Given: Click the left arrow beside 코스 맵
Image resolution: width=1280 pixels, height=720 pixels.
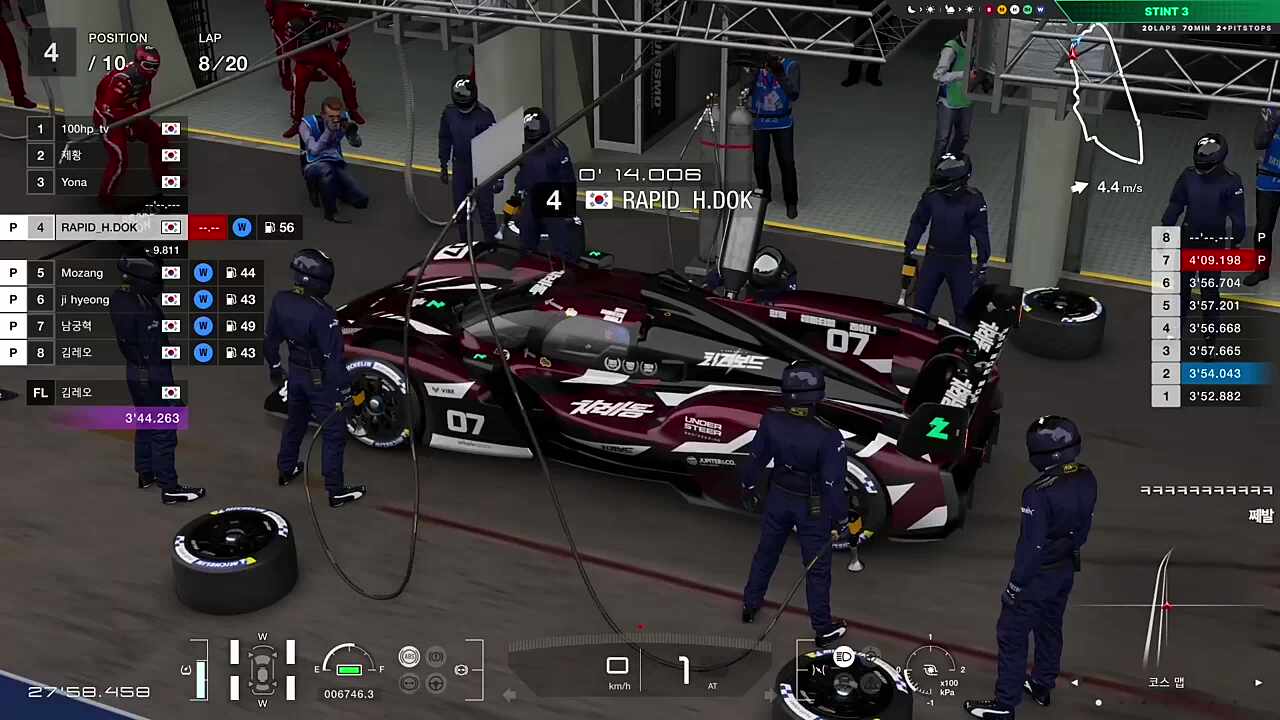Looking at the screenshot, I should (1075, 683).
